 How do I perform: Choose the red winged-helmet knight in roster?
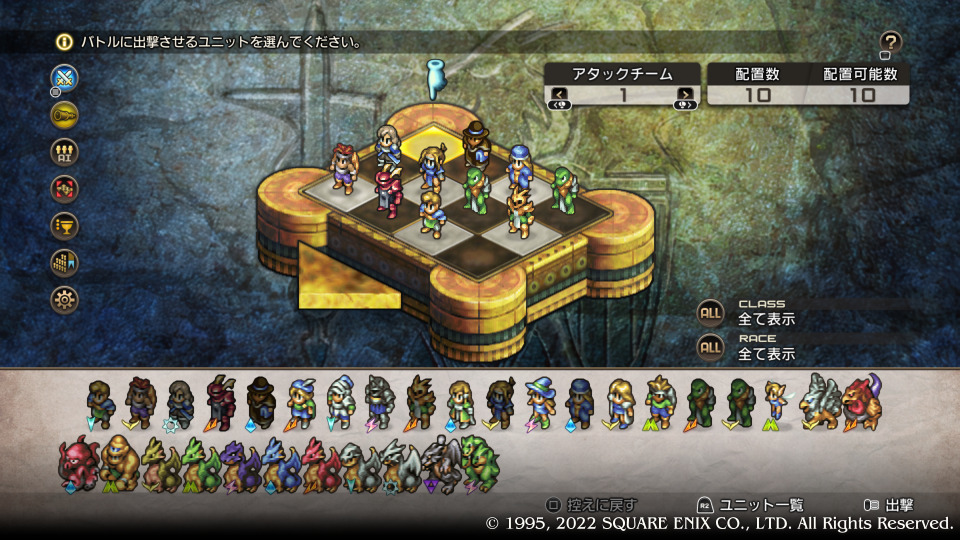tap(221, 402)
